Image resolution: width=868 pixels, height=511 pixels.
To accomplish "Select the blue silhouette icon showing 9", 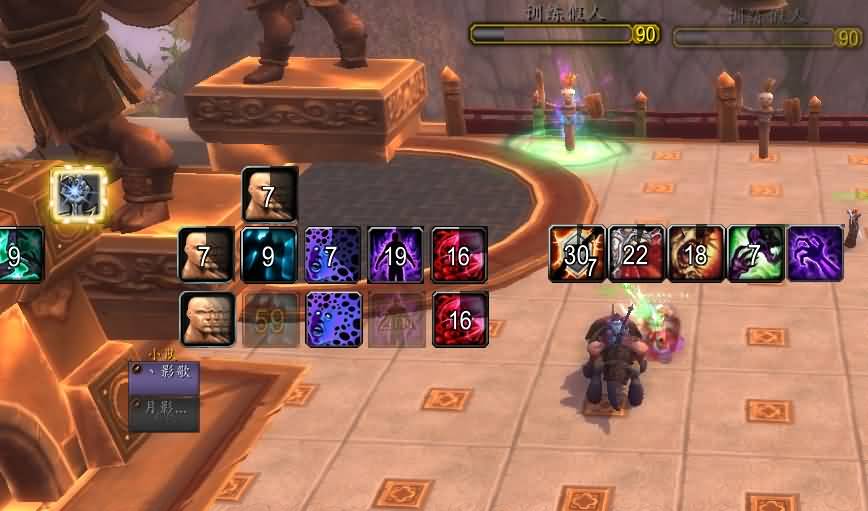I will point(269,255).
